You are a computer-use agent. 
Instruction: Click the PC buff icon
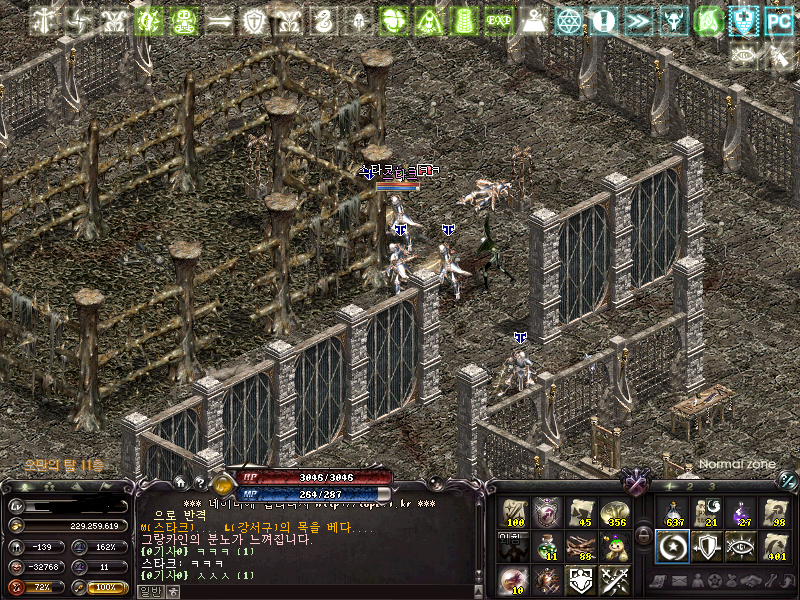777,20
